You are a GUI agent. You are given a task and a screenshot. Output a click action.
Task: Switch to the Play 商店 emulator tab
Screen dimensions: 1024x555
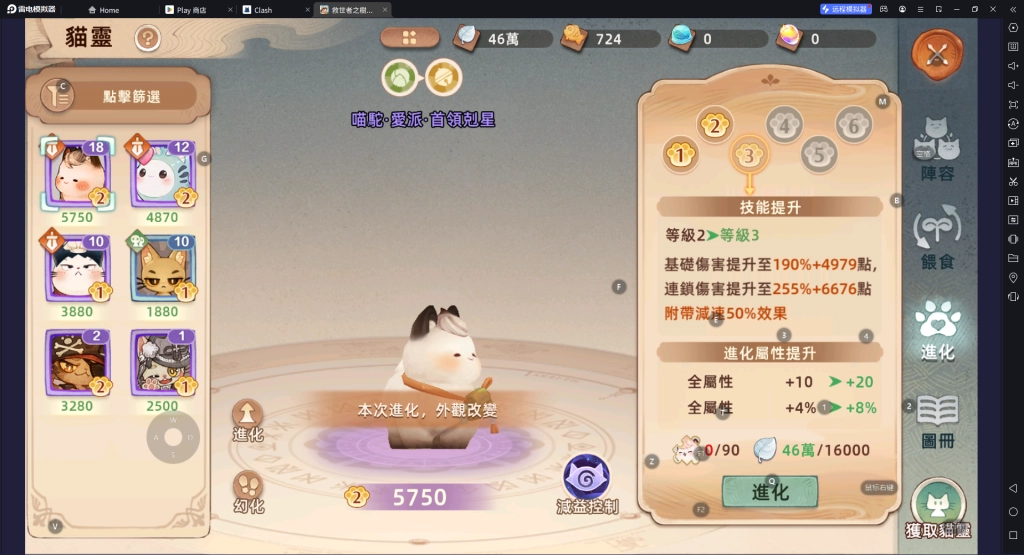[x=197, y=10]
